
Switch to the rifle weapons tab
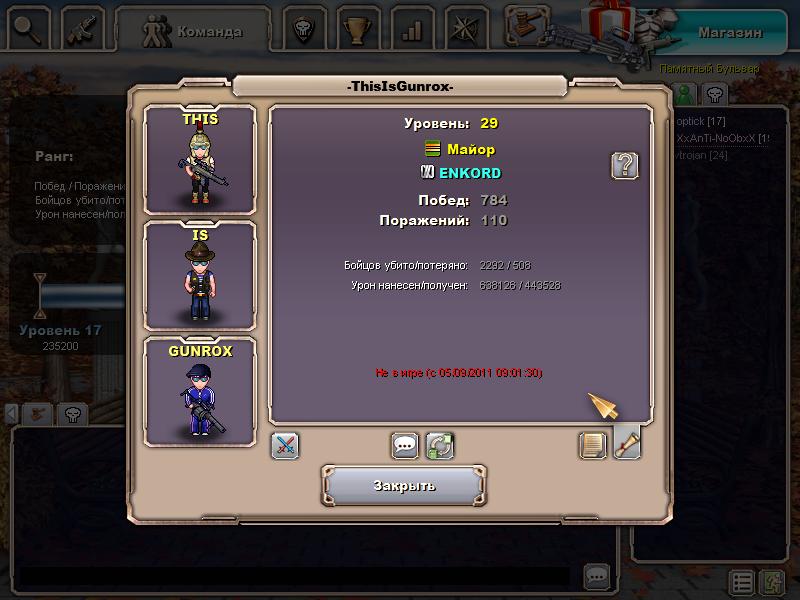point(84,30)
